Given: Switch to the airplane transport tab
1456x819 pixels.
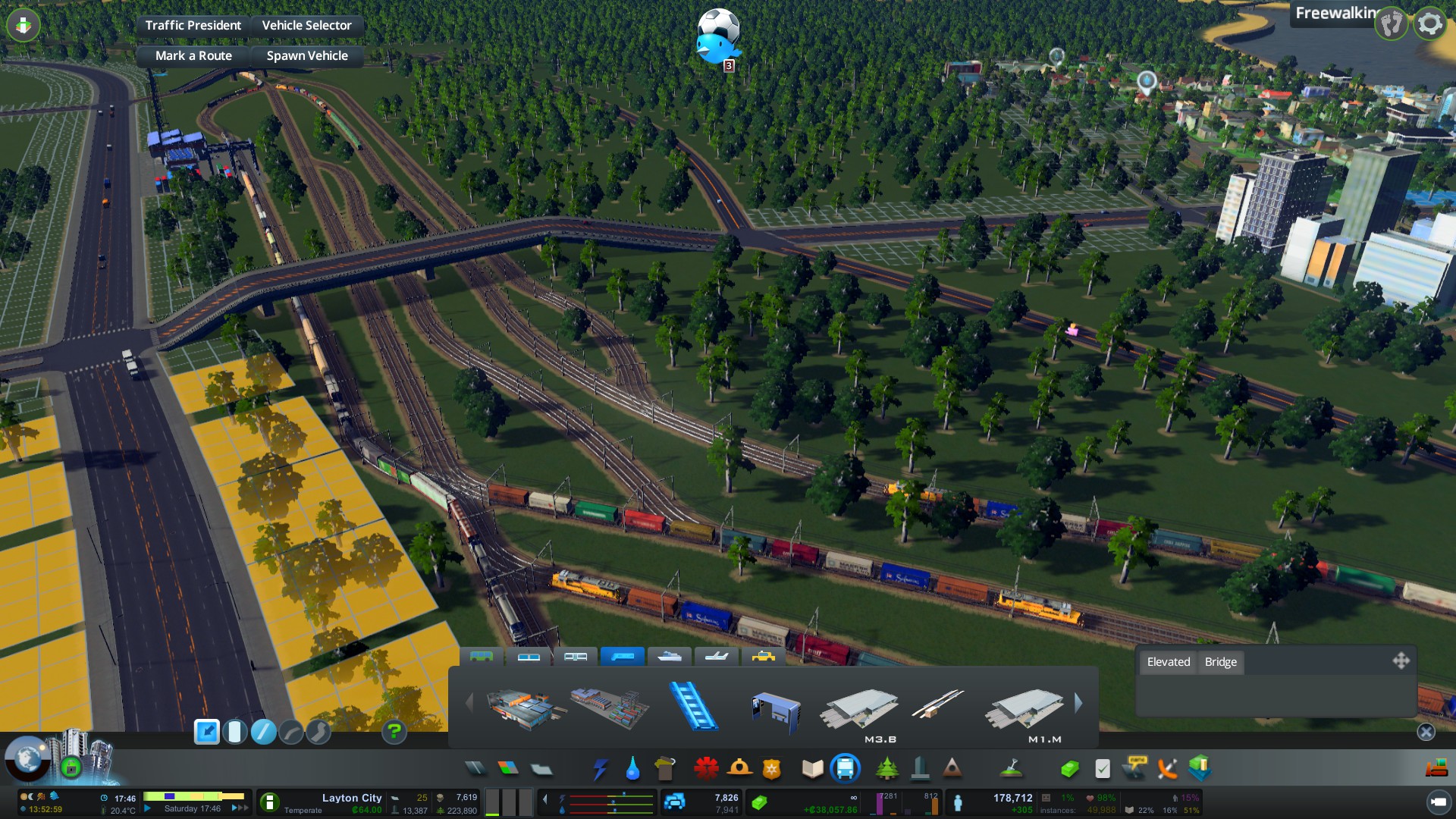Looking at the screenshot, I should click(x=716, y=656).
